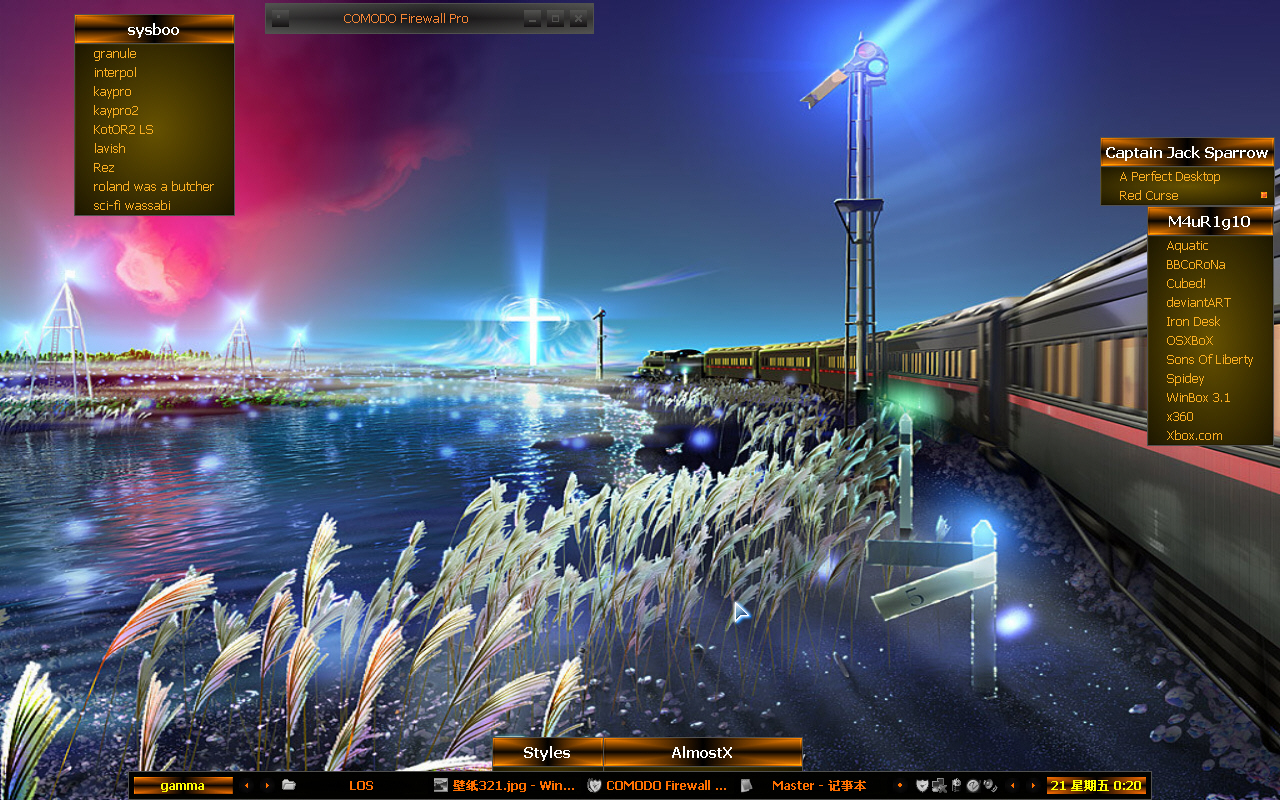Viewport: 1280px width, 800px height.
Task: Apply A Perfect Desktop style
Action: [x=1169, y=177]
